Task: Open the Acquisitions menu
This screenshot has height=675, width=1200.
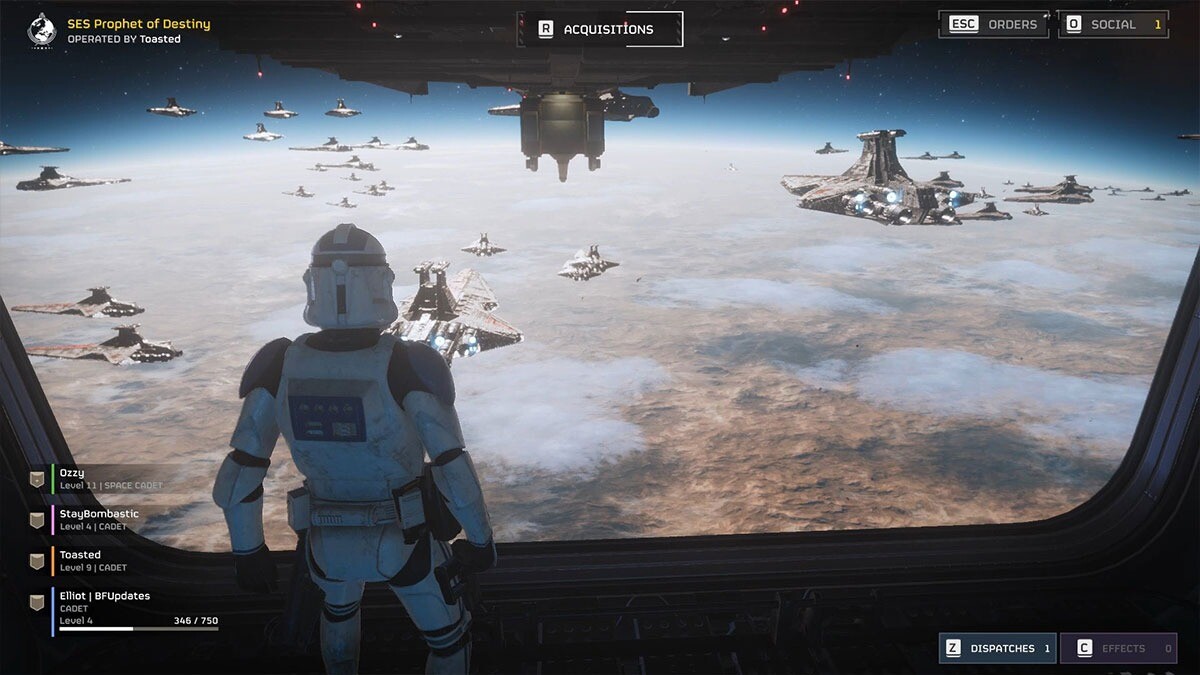Action: (x=599, y=29)
